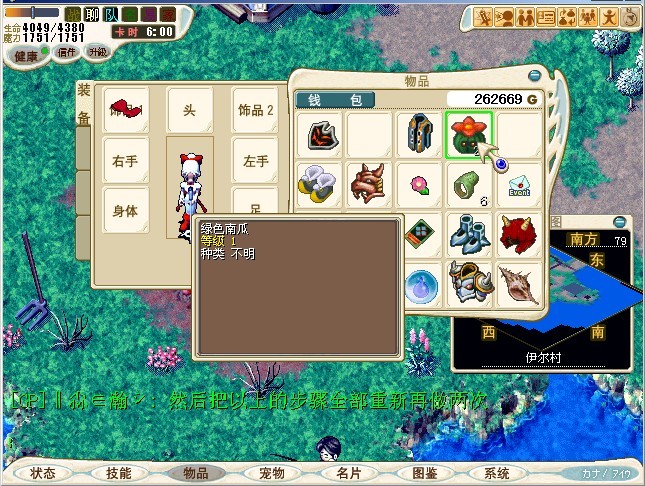Select the bronze dragon mask item

pos(369,185)
